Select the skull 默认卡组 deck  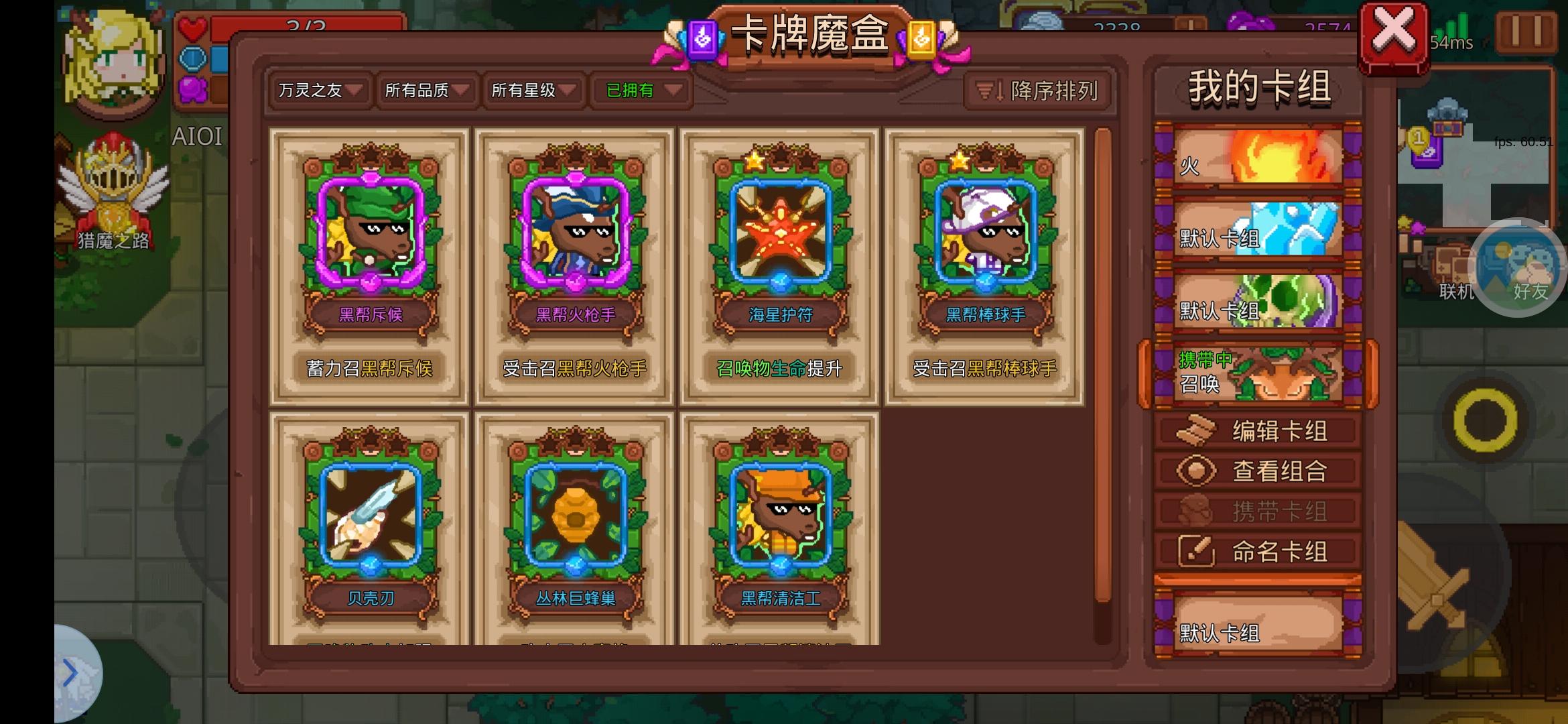[1258, 302]
